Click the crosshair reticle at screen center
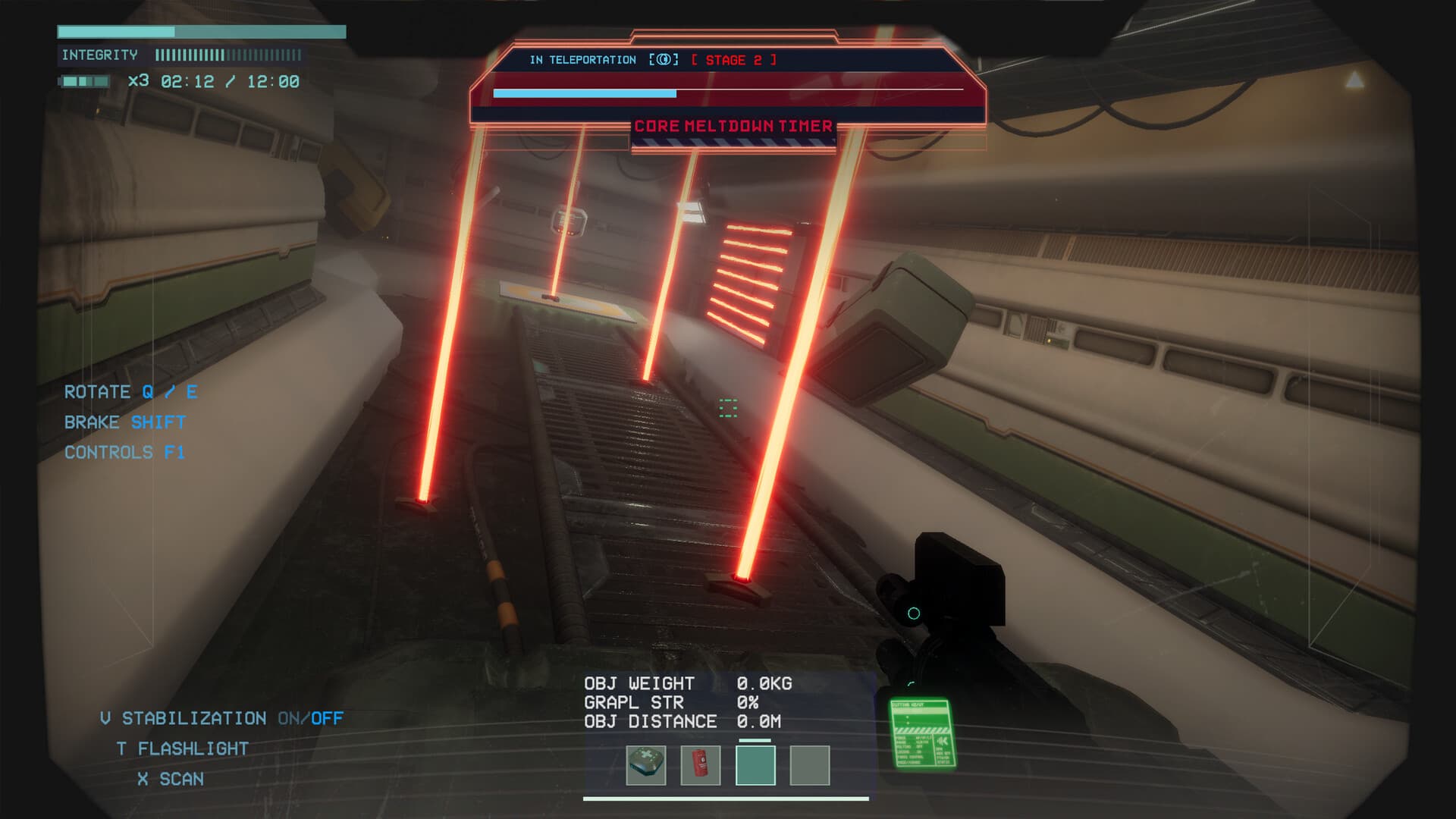Screen dimensions: 1456x819 pos(729,409)
